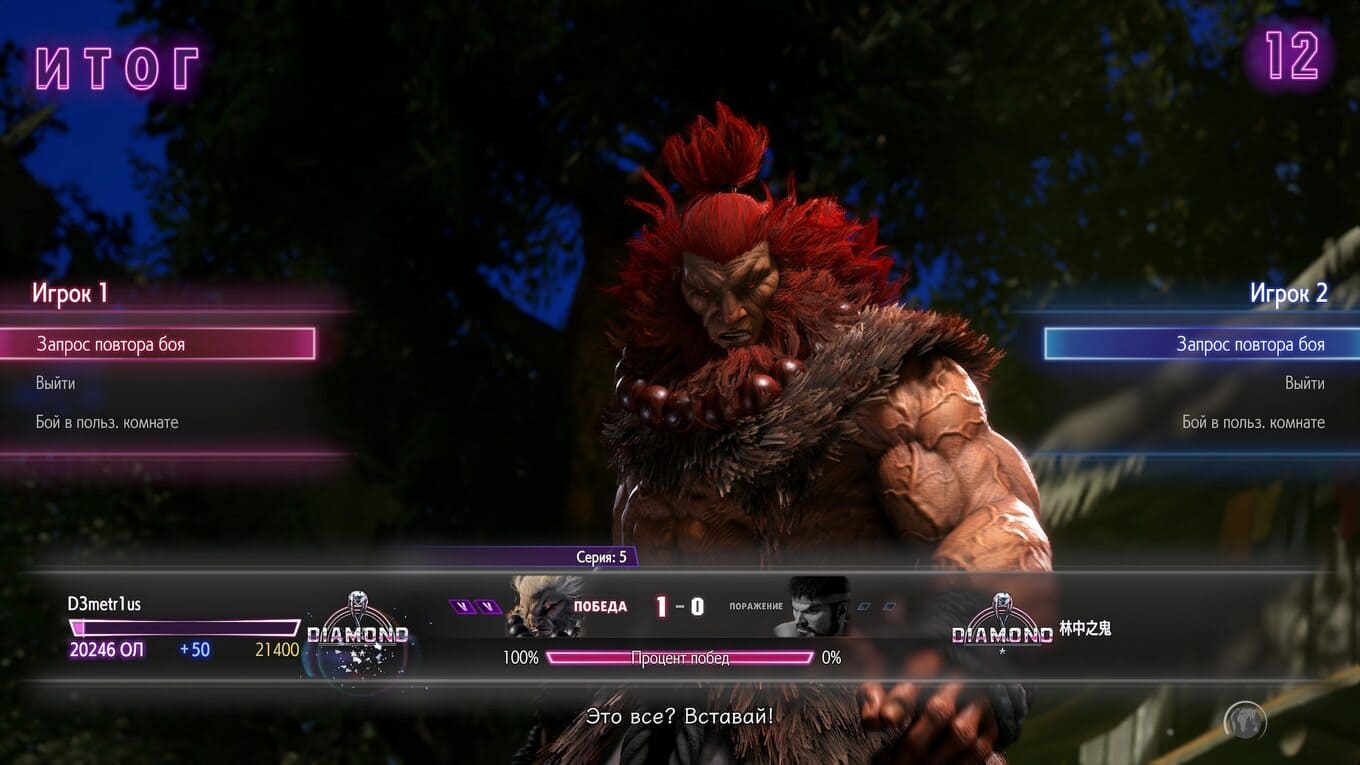Open "Бой в польз. комнате" for Игрок 1

[107, 422]
